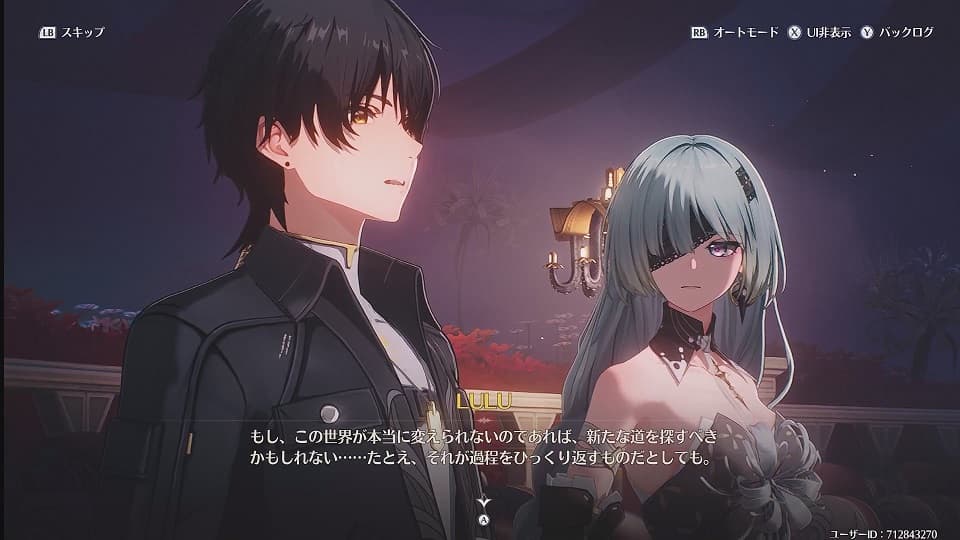
Task: Skip the cutscene with スキップ
Action: coord(71,32)
